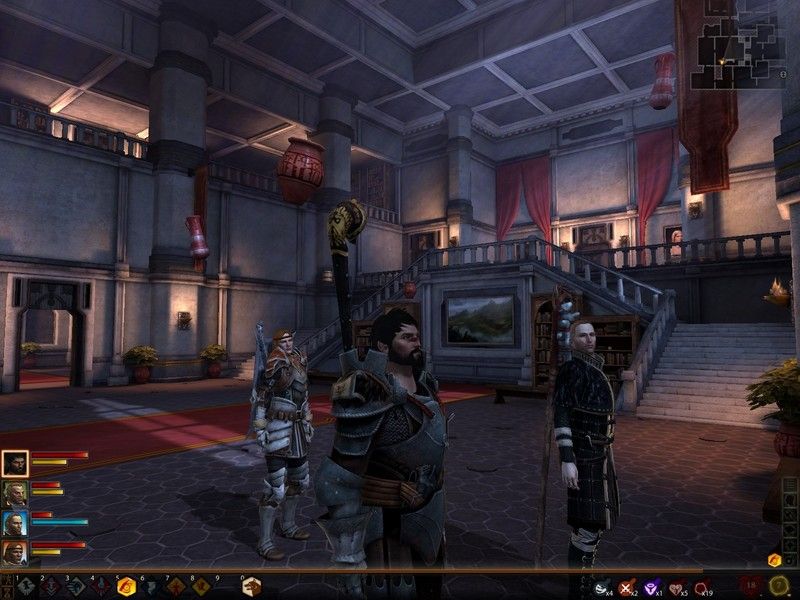Image resolution: width=800 pixels, height=600 pixels.
Task: Trigger the red ability in slot 2
Action: point(51,587)
